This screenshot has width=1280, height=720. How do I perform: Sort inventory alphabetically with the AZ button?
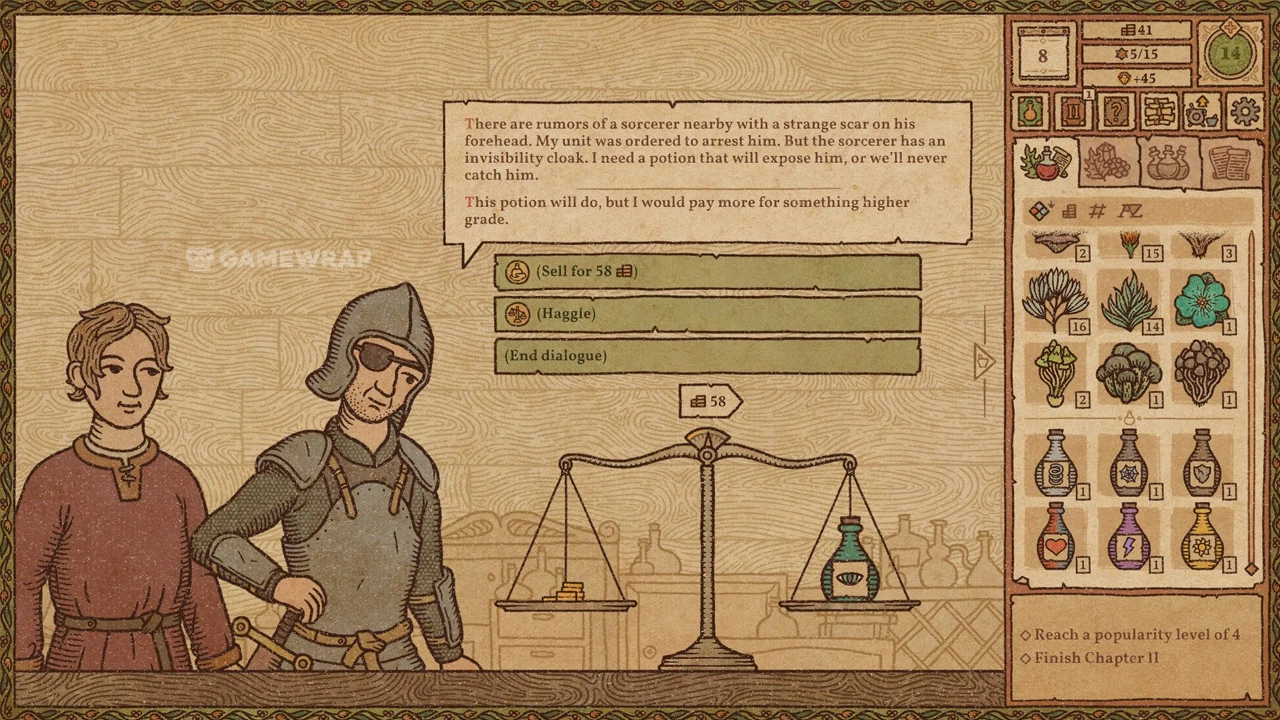[1130, 211]
